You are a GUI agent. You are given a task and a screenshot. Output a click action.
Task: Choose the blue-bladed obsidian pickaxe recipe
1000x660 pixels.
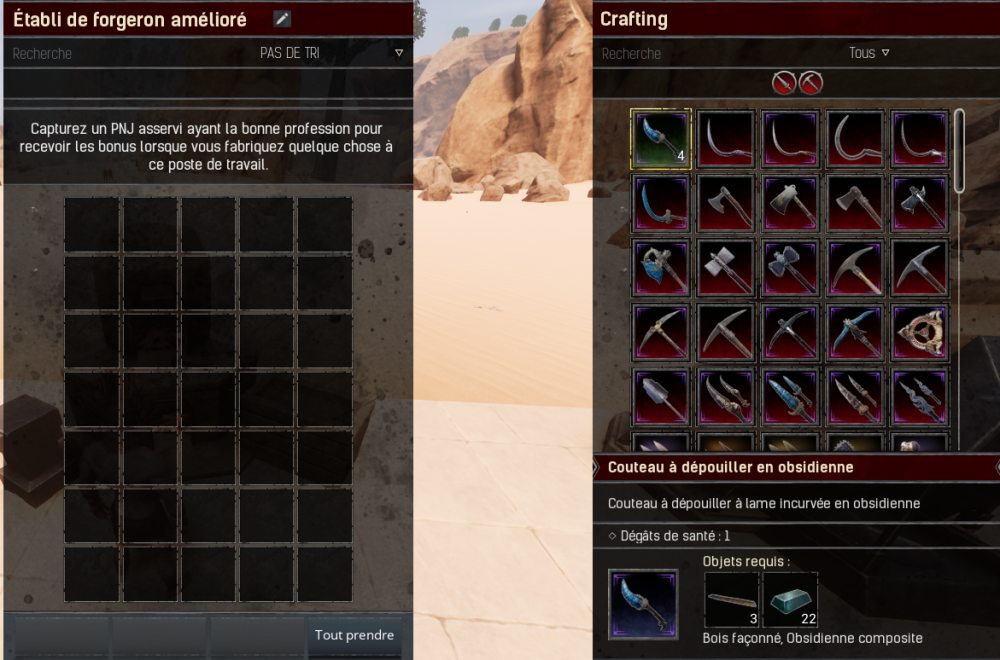(855, 331)
